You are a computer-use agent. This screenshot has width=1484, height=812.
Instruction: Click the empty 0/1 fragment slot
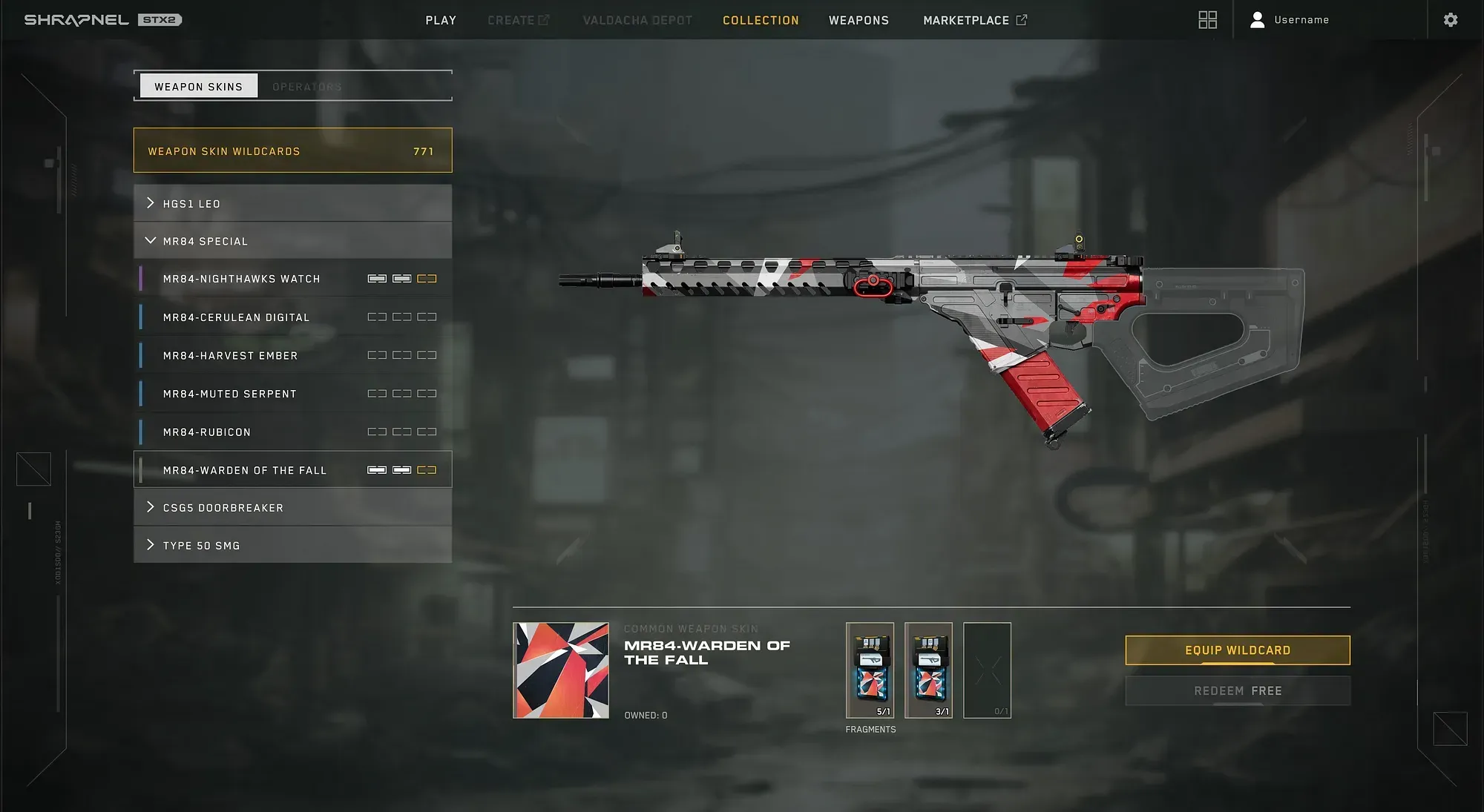coord(988,670)
